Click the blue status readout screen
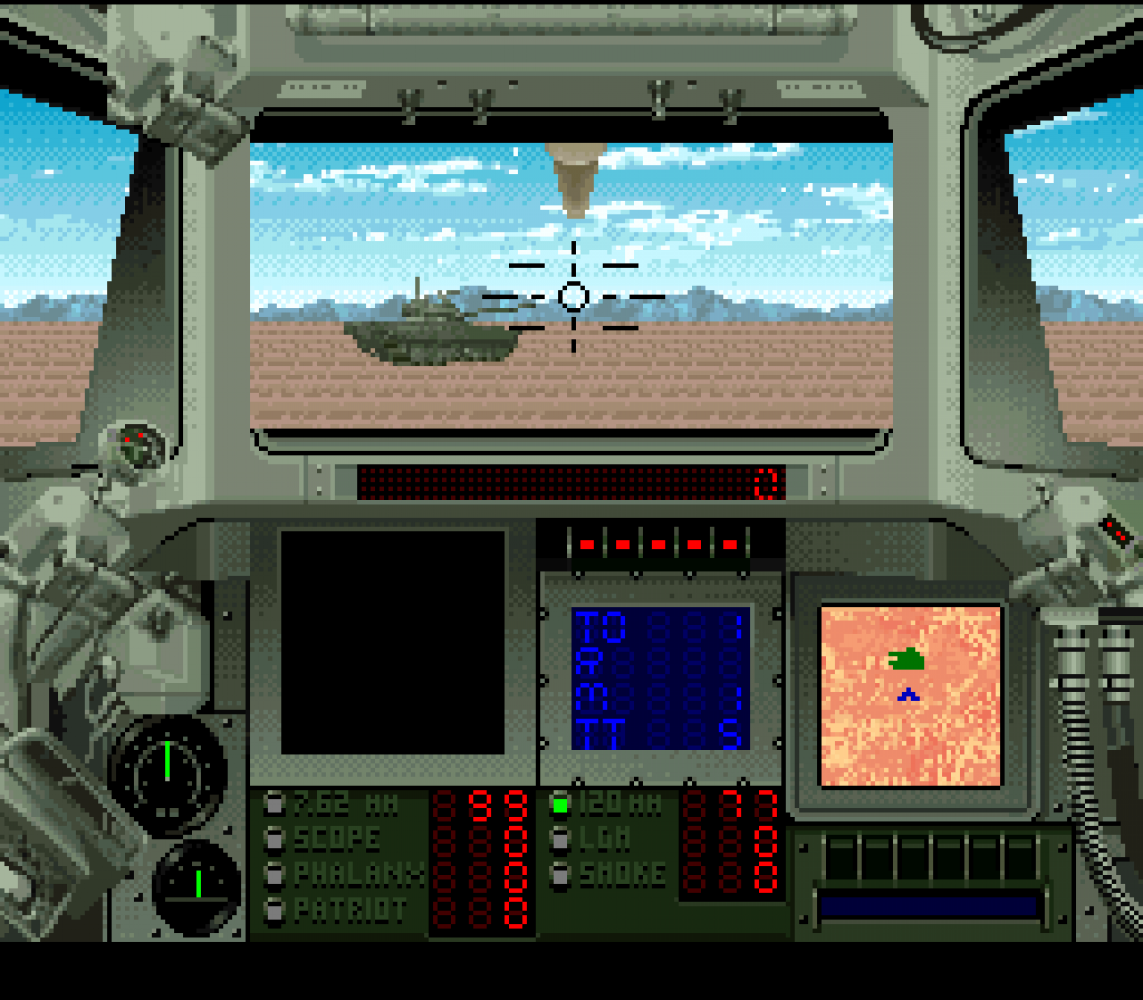1143x1000 pixels. pyautogui.click(x=660, y=678)
